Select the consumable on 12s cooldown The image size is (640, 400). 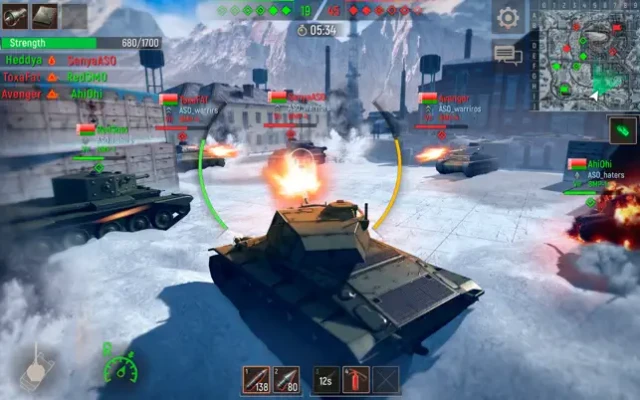[x=326, y=379]
